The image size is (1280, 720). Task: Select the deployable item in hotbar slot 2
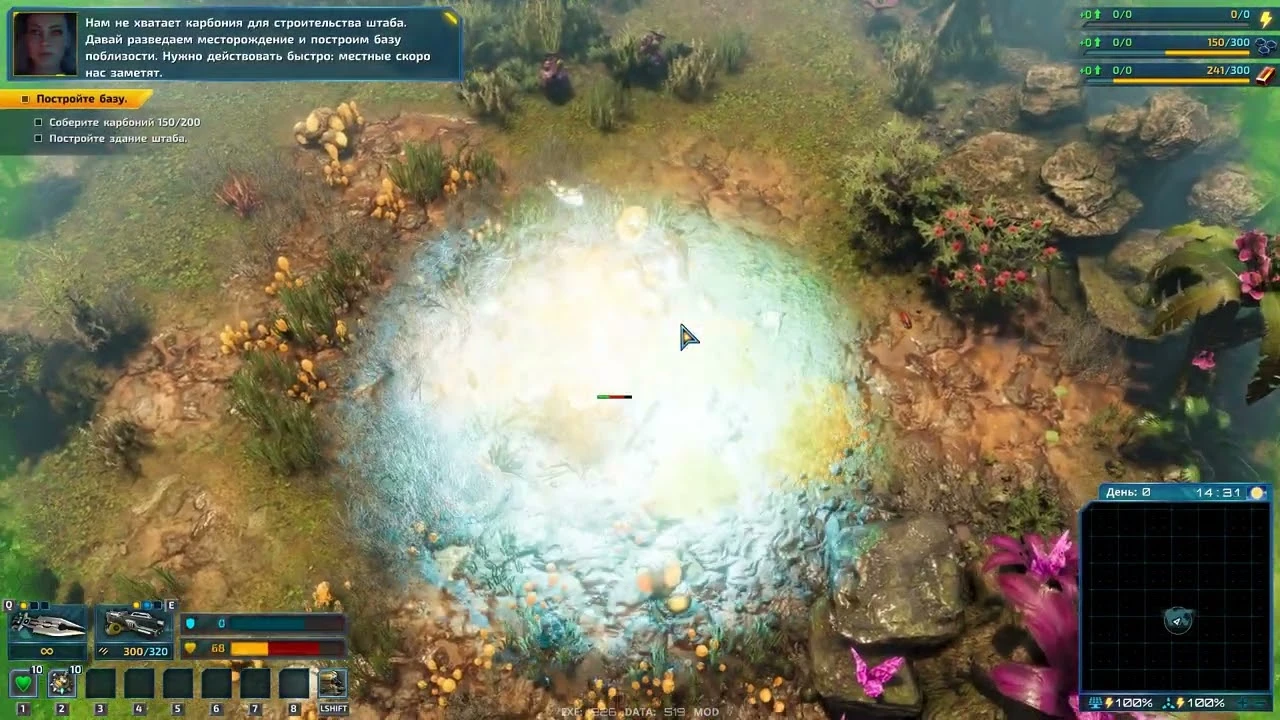[62, 683]
